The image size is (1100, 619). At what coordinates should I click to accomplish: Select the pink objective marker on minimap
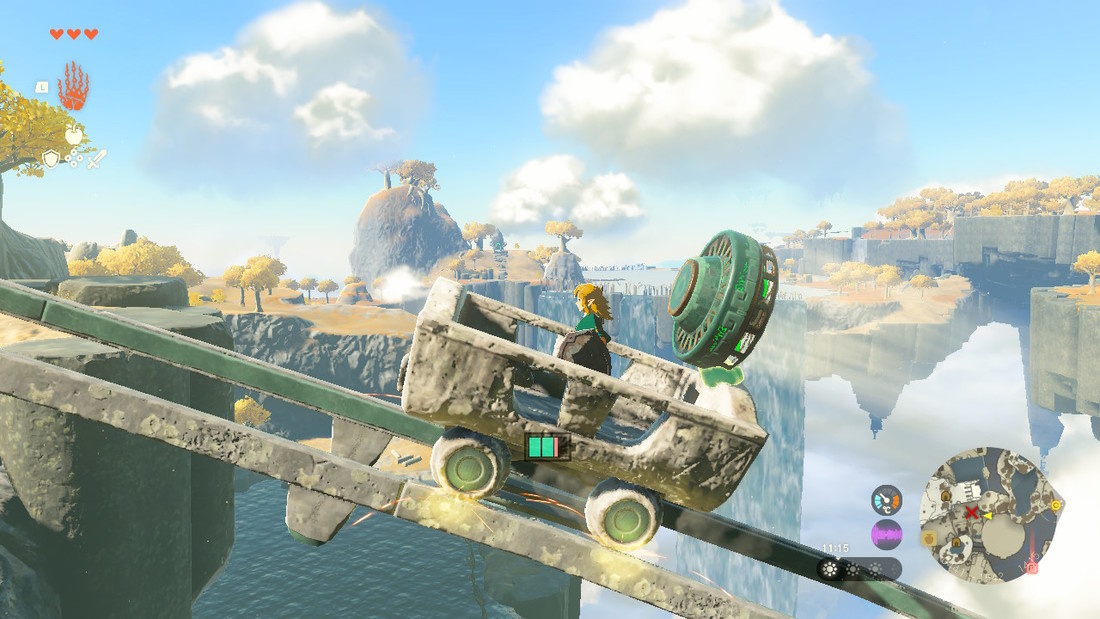coord(1031,567)
